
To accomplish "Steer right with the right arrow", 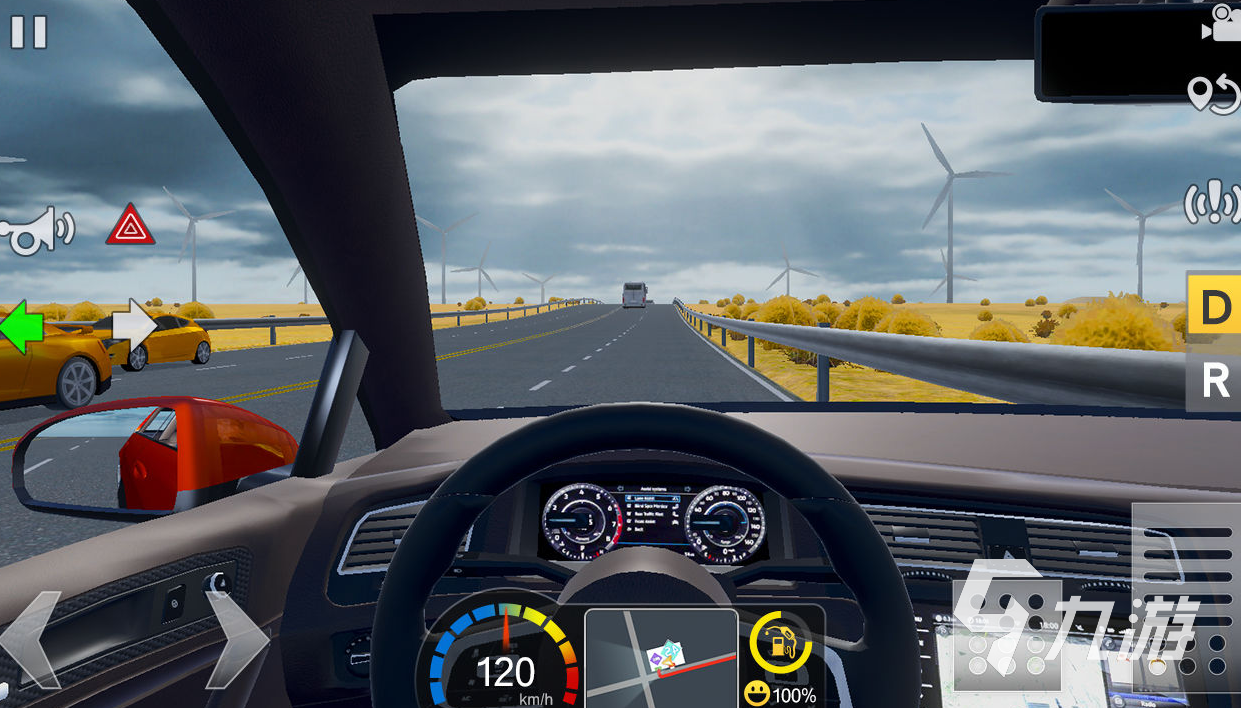I will coord(236,640).
